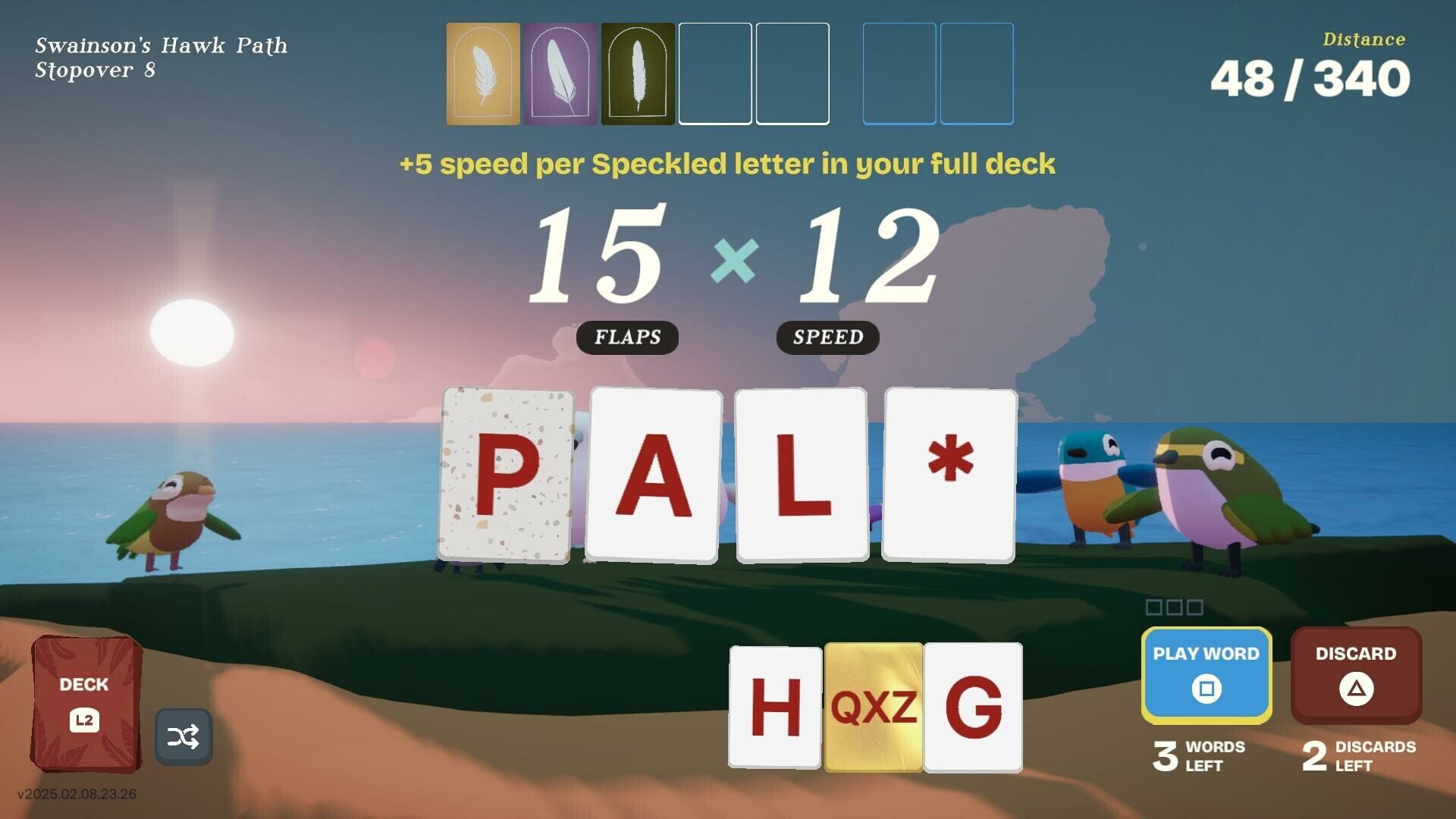Image resolution: width=1456 pixels, height=819 pixels.
Task: Click the shuffle icon beside the deck
Action: 184,736
